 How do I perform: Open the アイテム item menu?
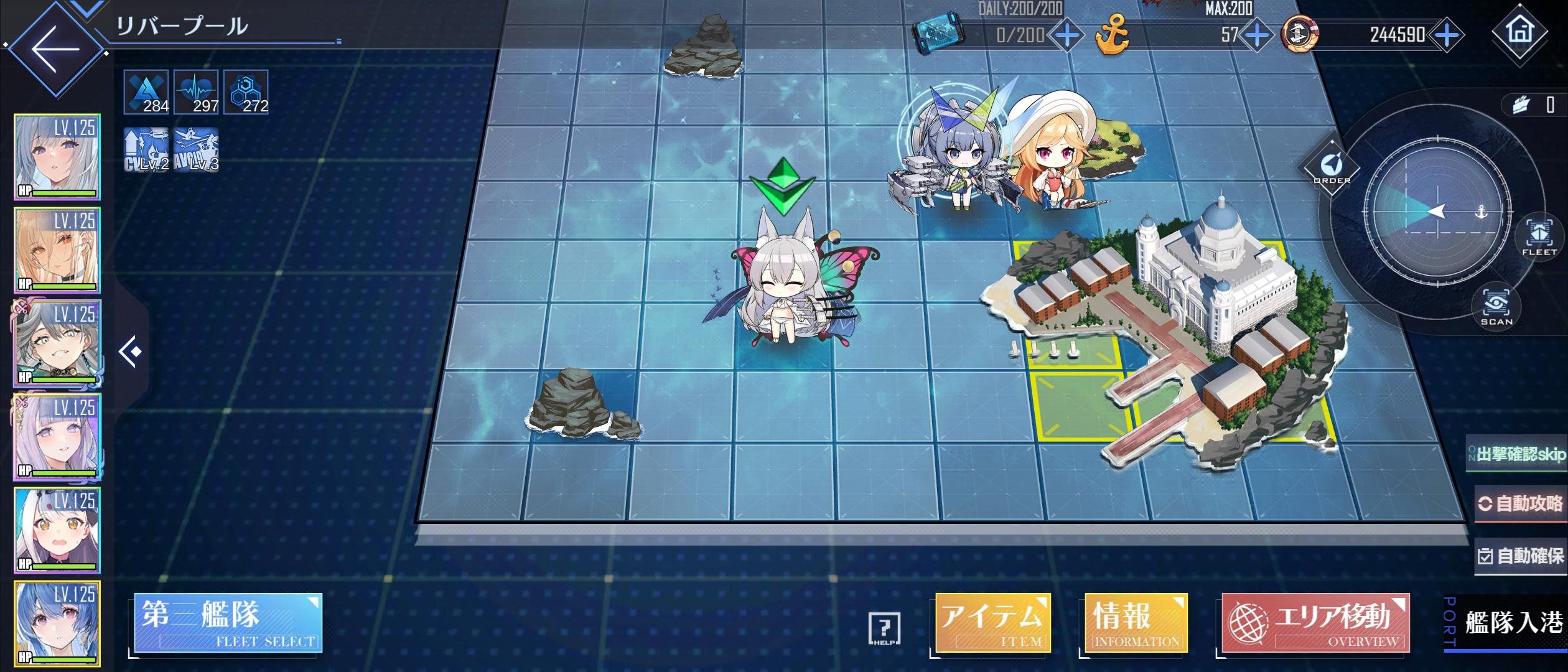pyautogui.click(x=992, y=623)
